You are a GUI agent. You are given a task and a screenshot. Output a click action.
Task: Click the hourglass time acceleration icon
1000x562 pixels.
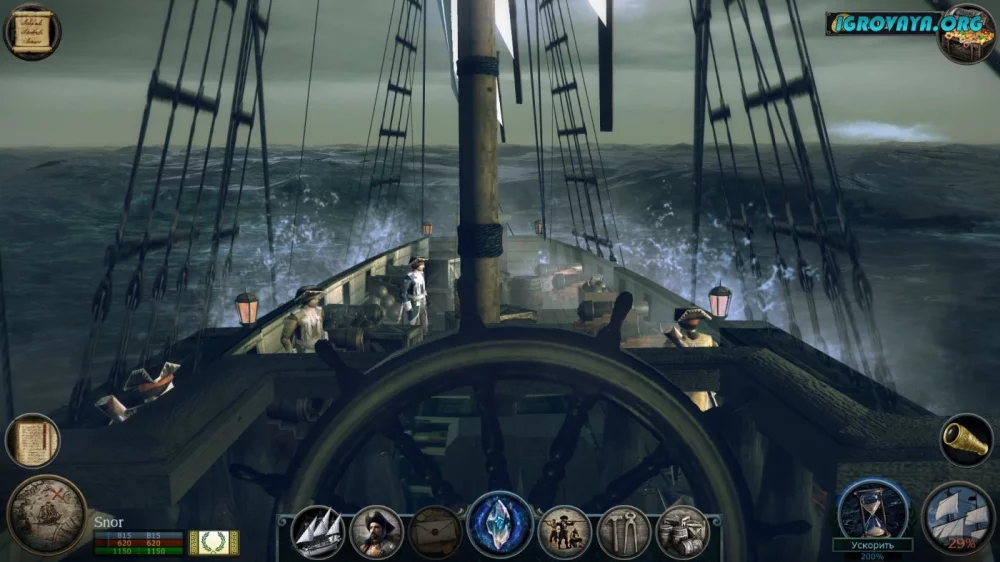pyautogui.click(x=872, y=509)
